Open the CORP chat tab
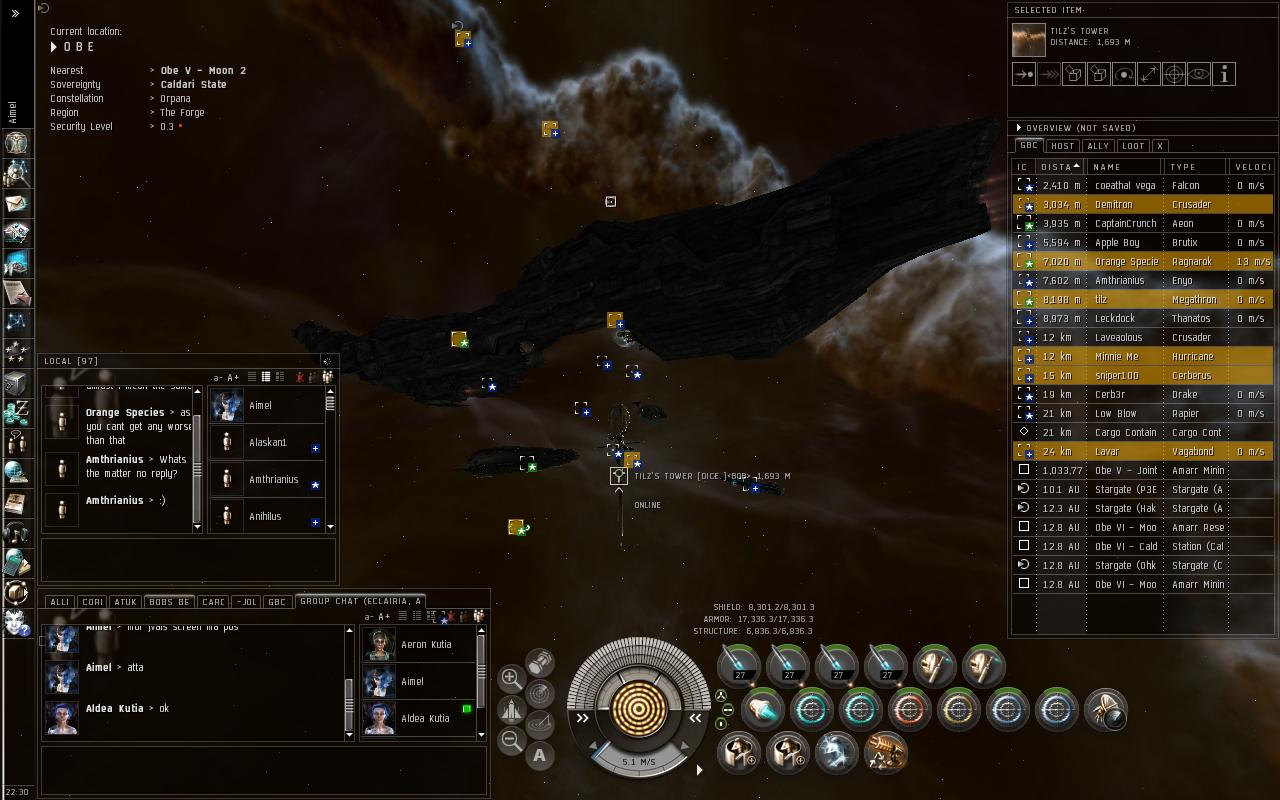1280x800 pixels. (x=92, y=602)
